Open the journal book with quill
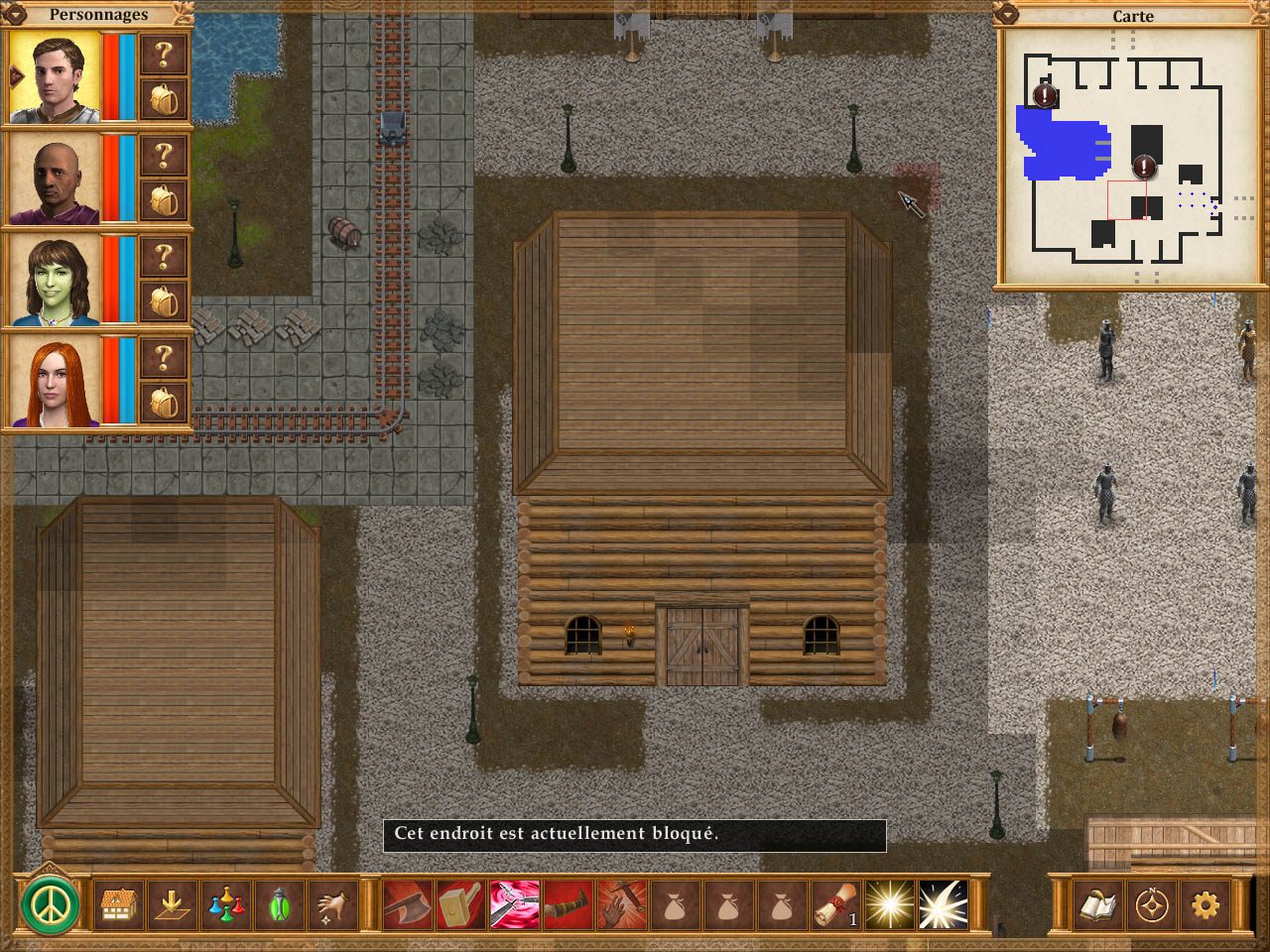Viewport: 1270px width, 952px height. pyautogui.click(x=1097, y=905)
